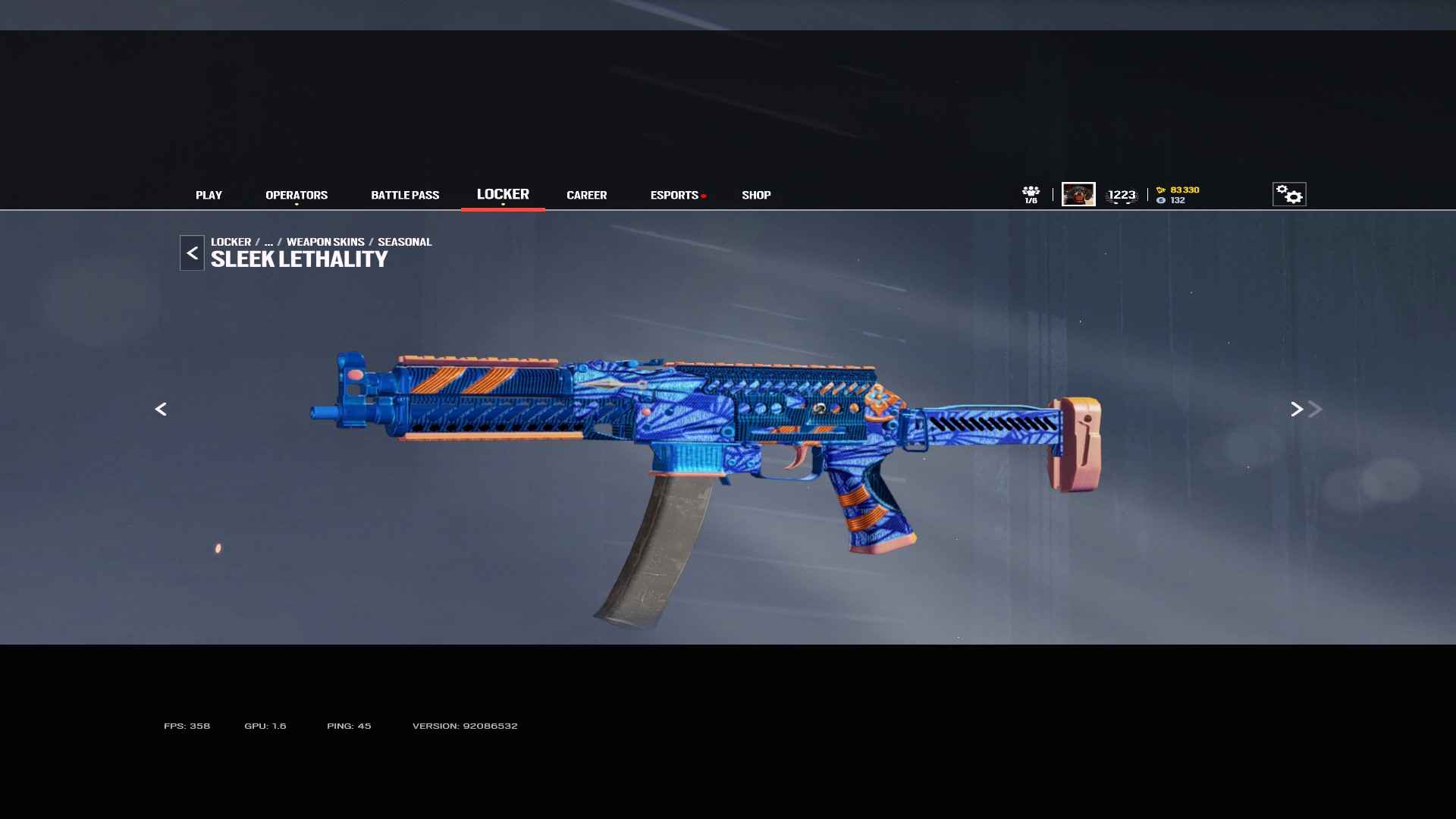The width and height of the screenshot is (1456, 819).
Task: Switch to the Operators tab
Action: pyautogui.click(x=297, y=195)
